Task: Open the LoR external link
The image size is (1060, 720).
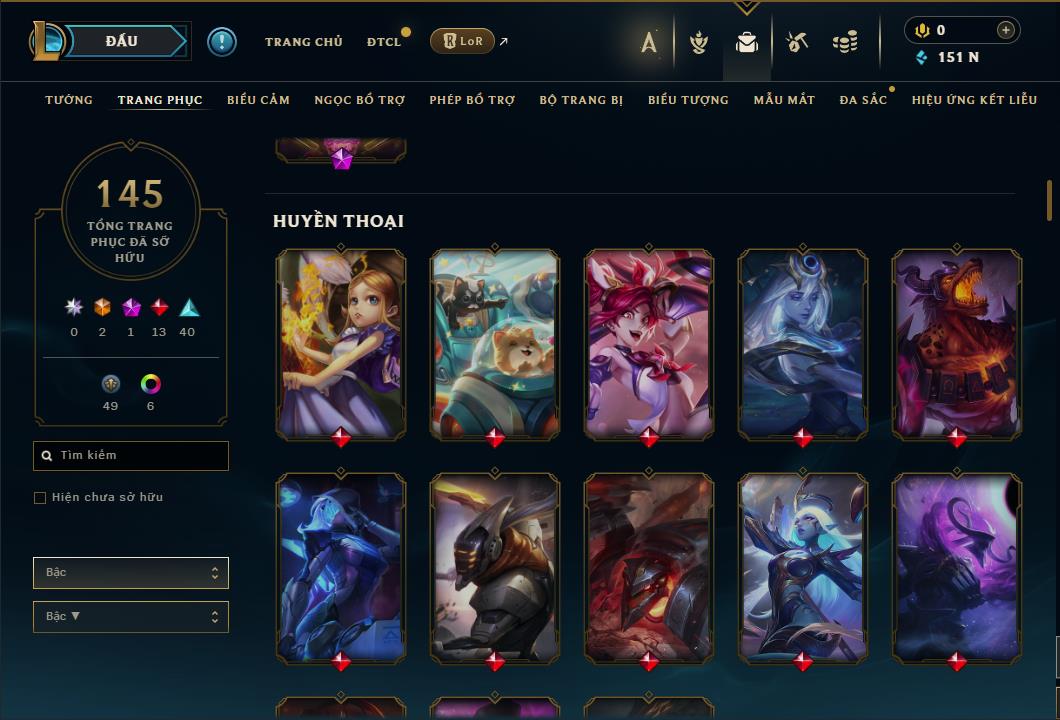Action: [462, 41]
